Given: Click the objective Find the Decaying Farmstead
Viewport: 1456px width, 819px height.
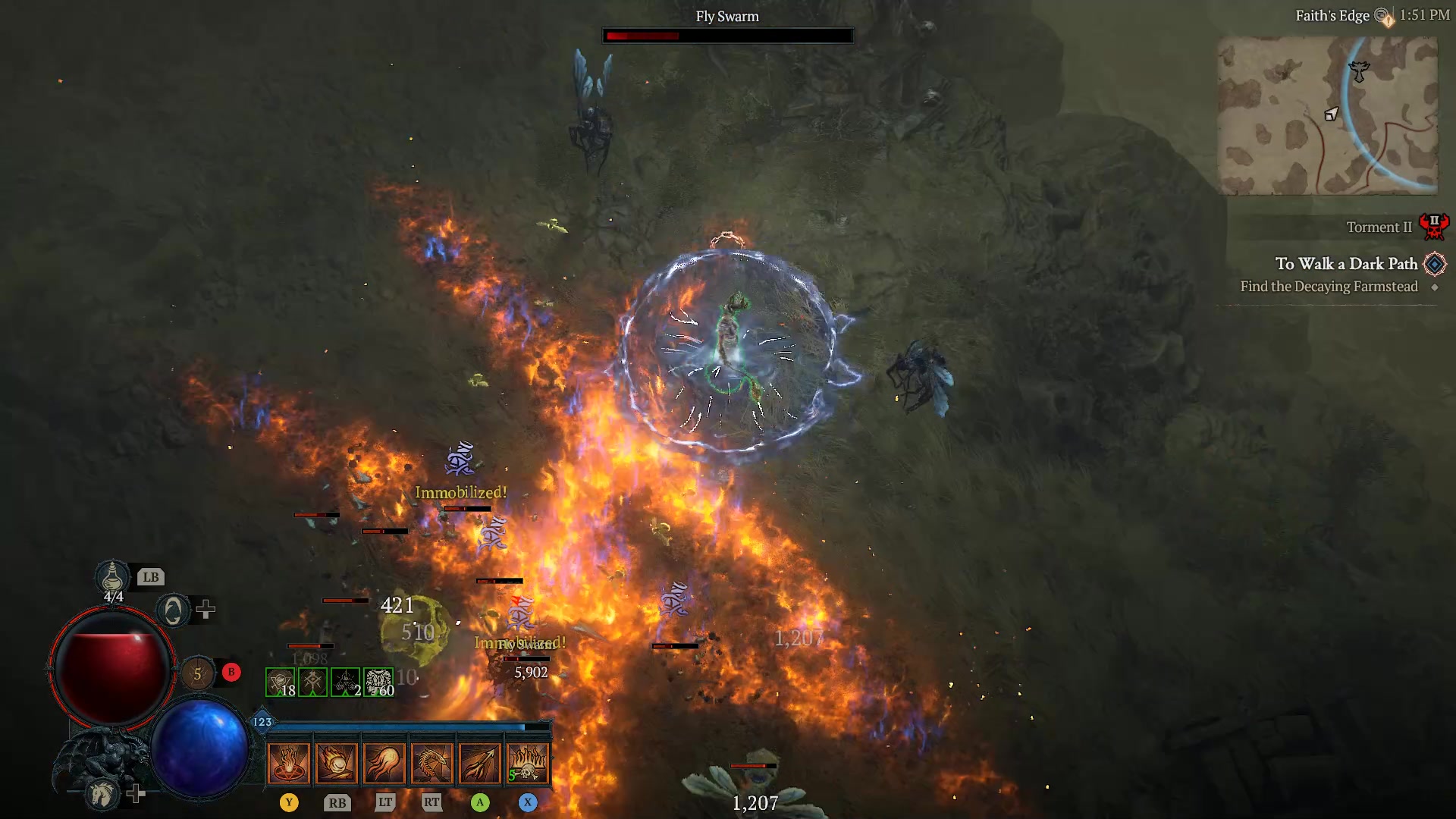Looking at the screenshot, I should point(1329,287).
